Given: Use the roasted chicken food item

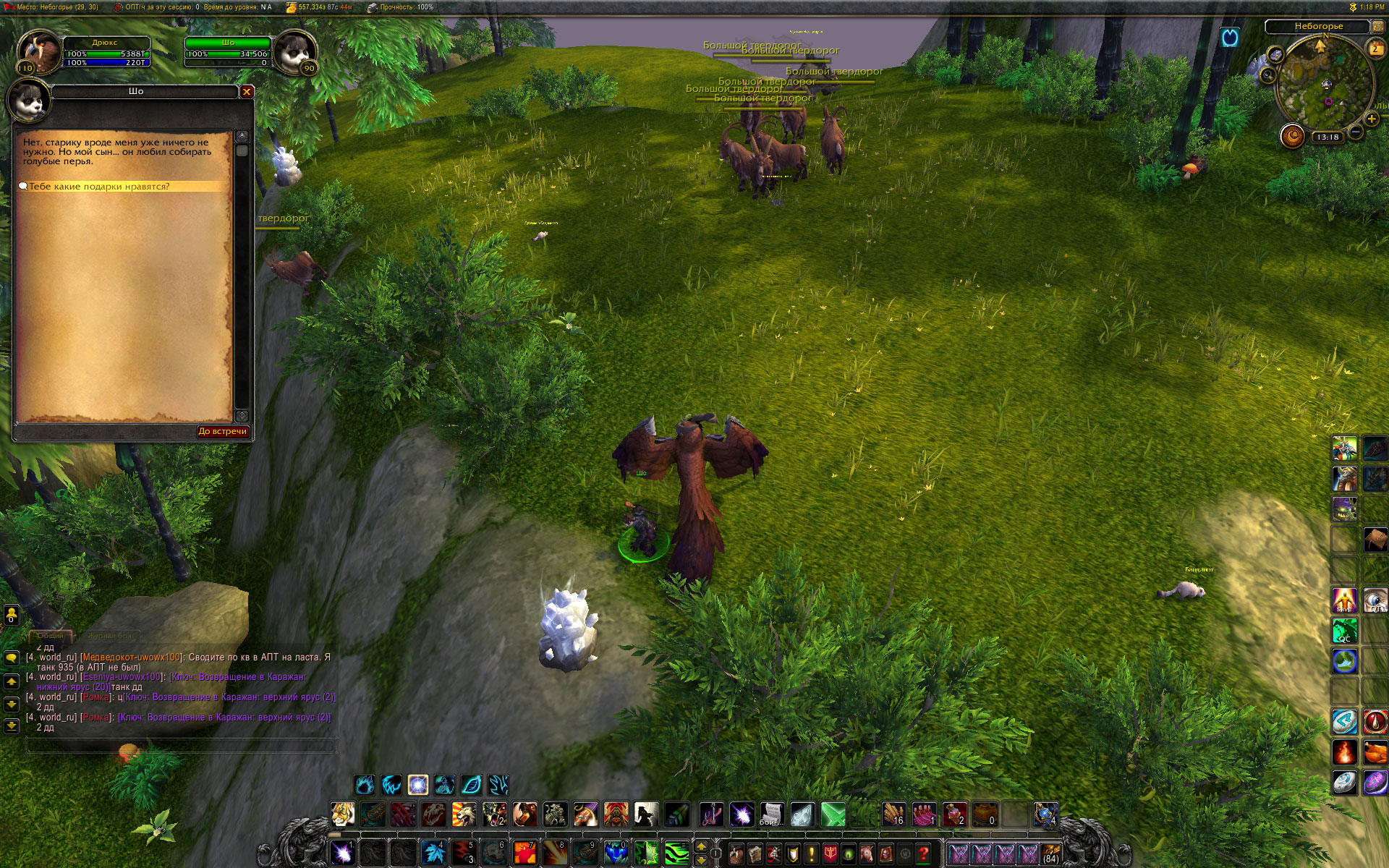Looking at the screenshot, I should (x=1375, y=752).
